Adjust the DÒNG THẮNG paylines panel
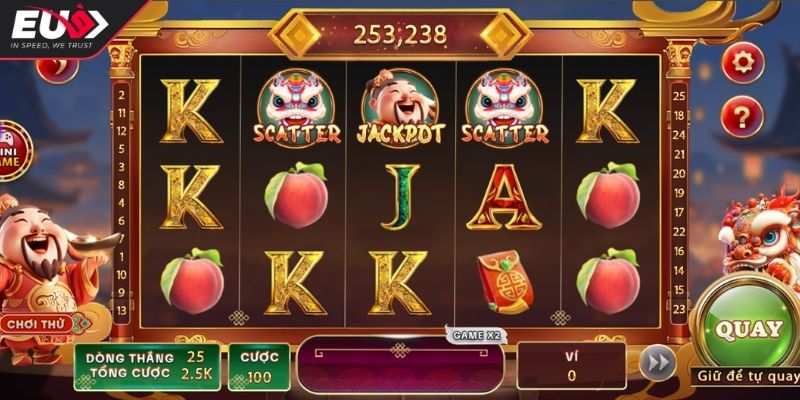 (146, 366)
